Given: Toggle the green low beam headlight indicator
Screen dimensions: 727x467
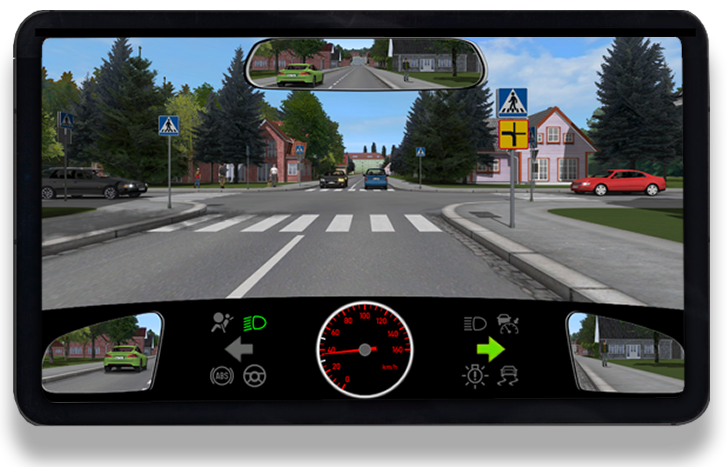Looking at the screenshot, I should (x=254, y=322).
